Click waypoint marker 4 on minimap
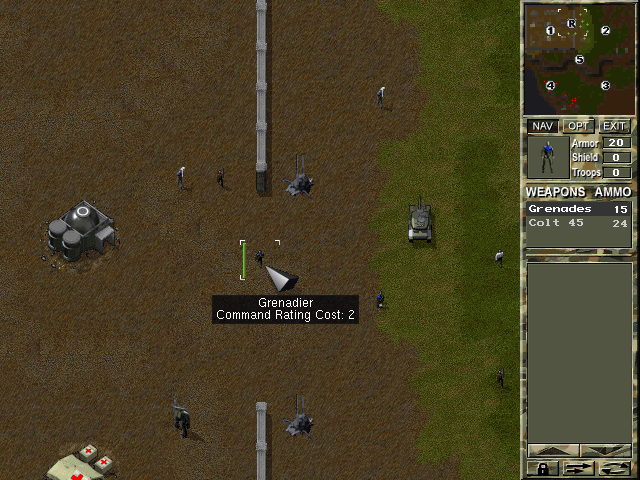The height and width of the screenshot is (480, 640). (550, 85)
